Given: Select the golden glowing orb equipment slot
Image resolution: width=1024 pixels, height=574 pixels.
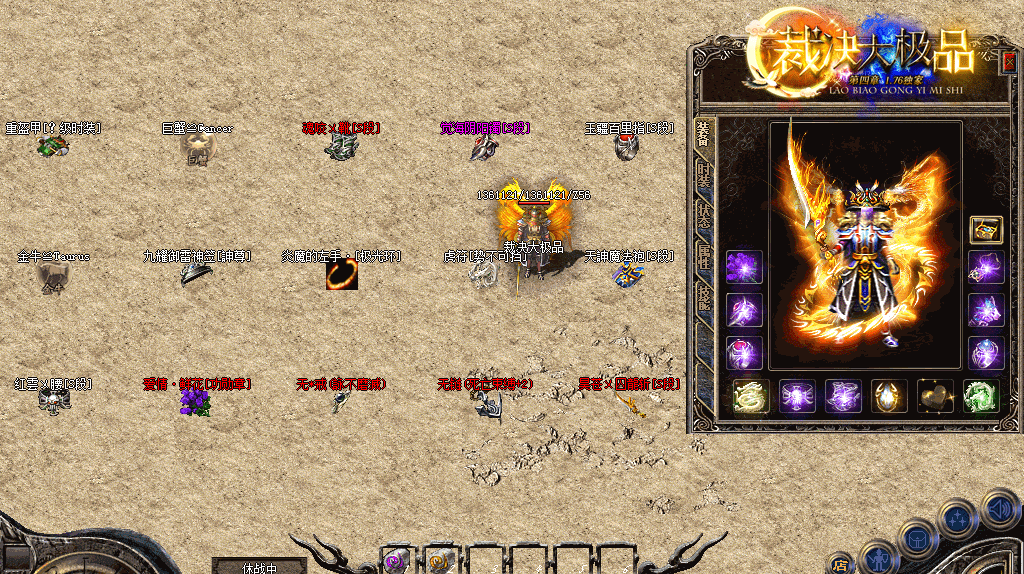Looking at the screenshot, I should (889, 396).
